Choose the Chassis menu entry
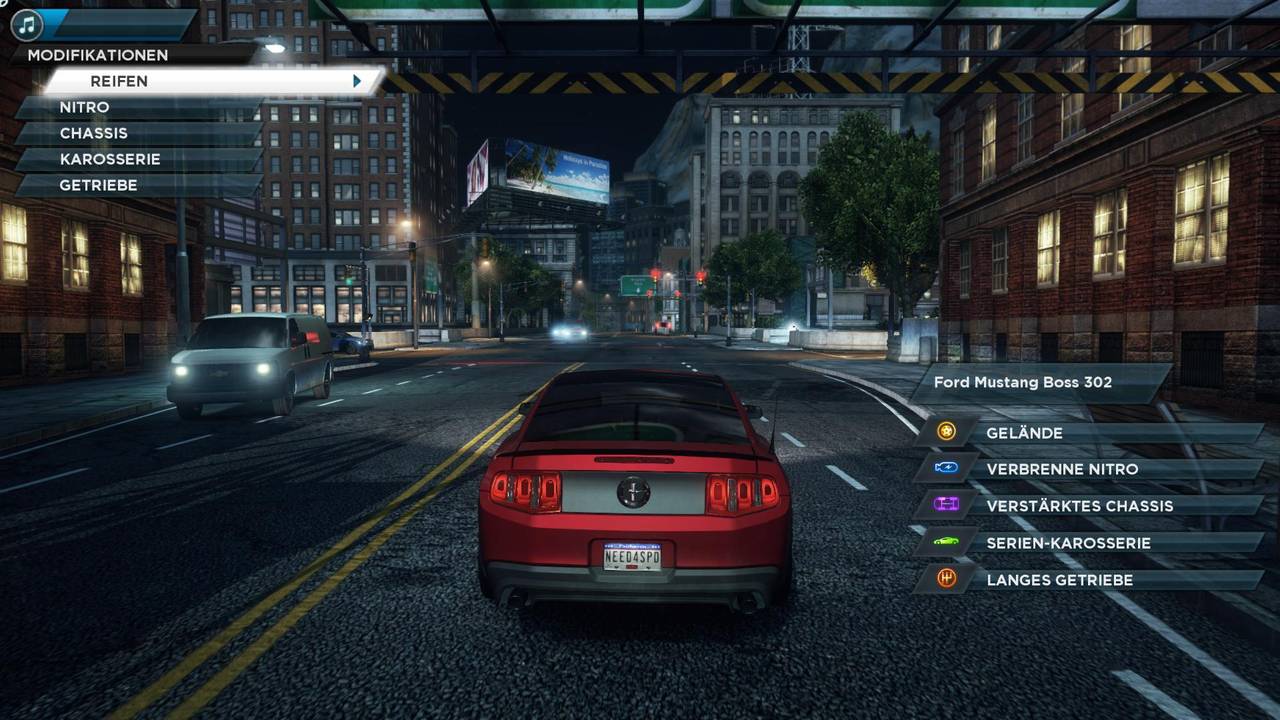This screenshot has height=720, width=1280. tap(140, 133)
